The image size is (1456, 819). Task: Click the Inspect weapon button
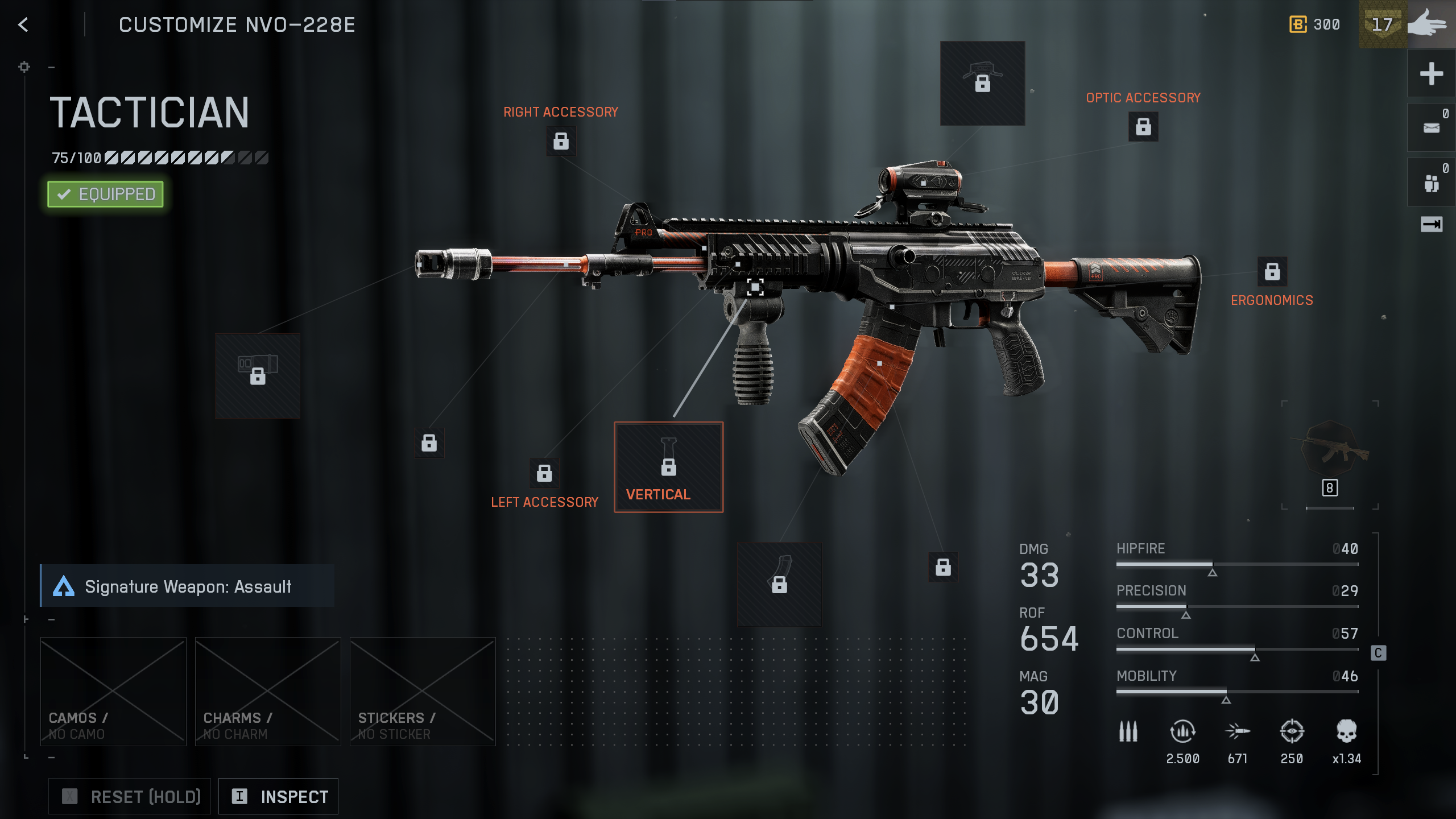279,796
